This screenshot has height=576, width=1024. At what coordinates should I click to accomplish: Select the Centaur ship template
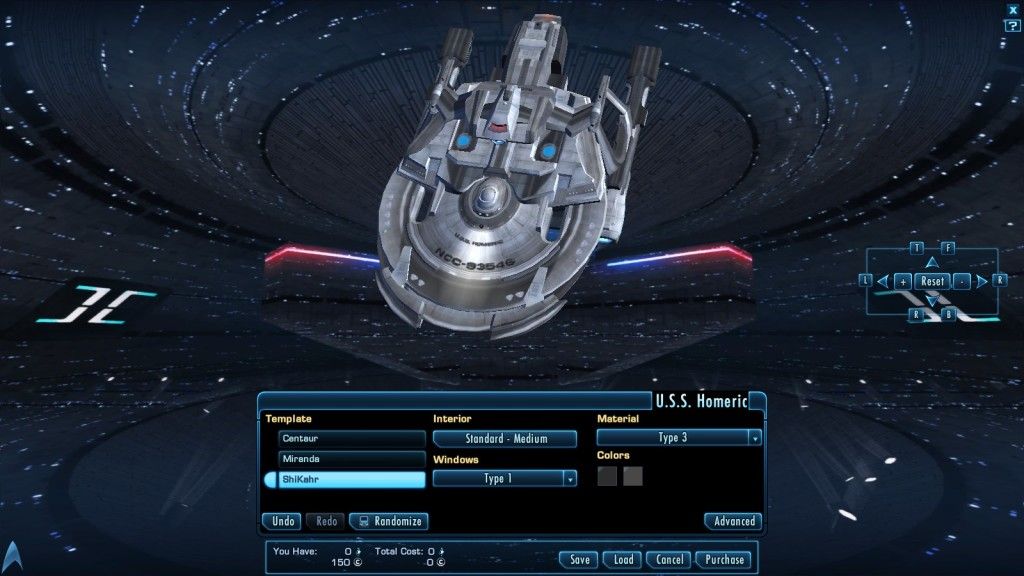(352, 438)
